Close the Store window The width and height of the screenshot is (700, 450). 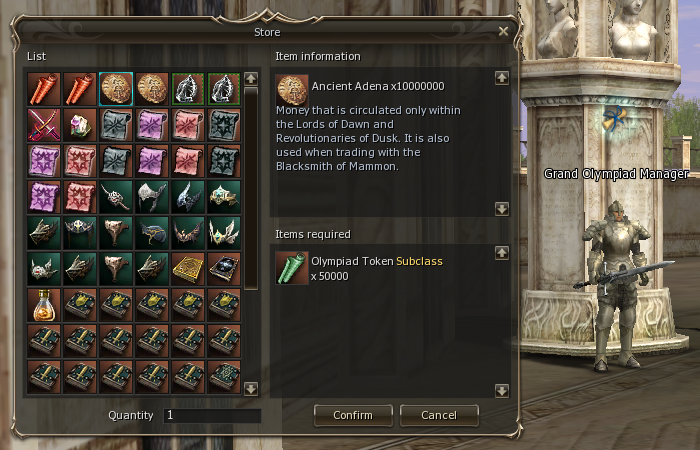point(503,31)
